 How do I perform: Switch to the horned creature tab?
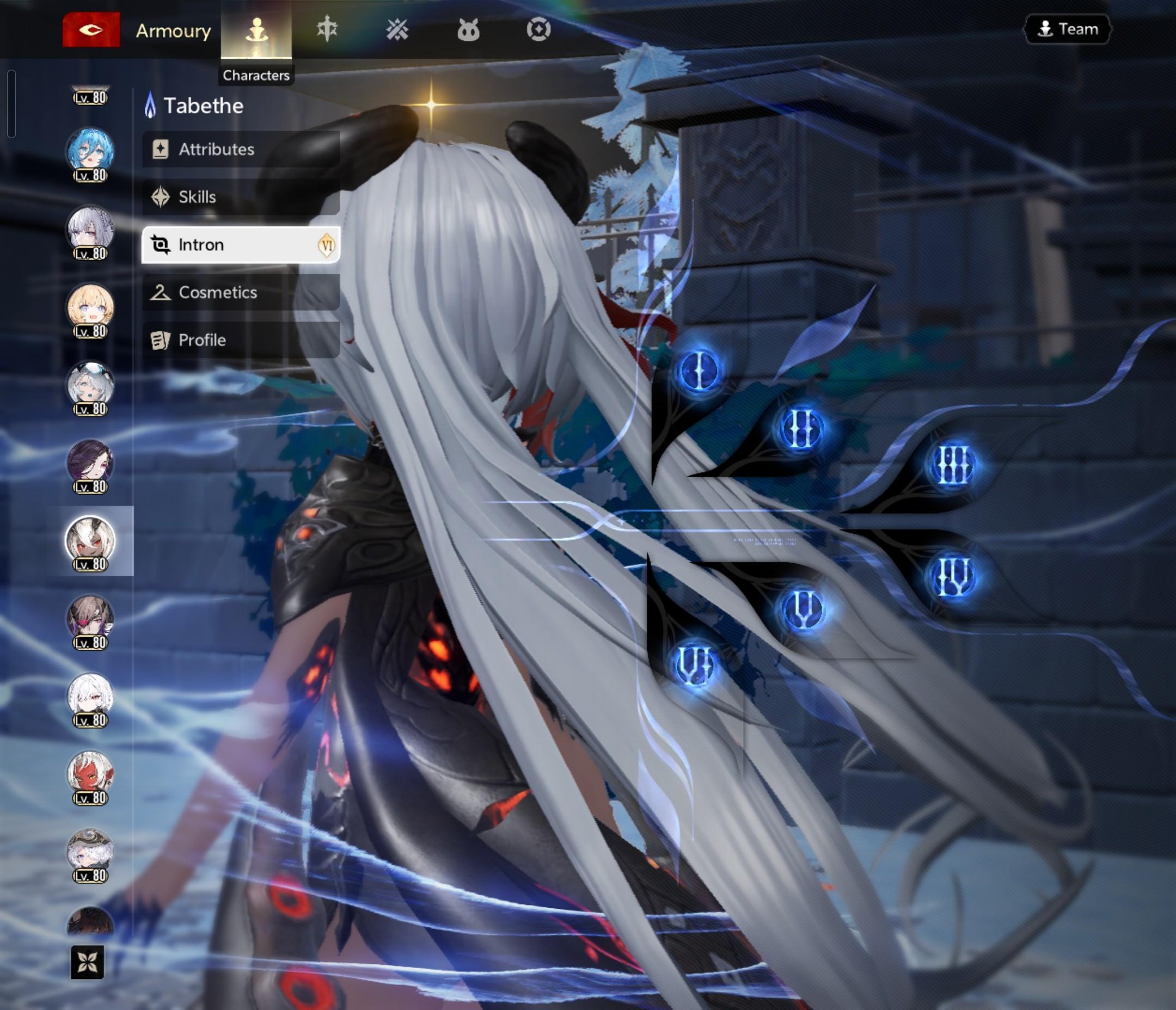[x=468, y=29]
